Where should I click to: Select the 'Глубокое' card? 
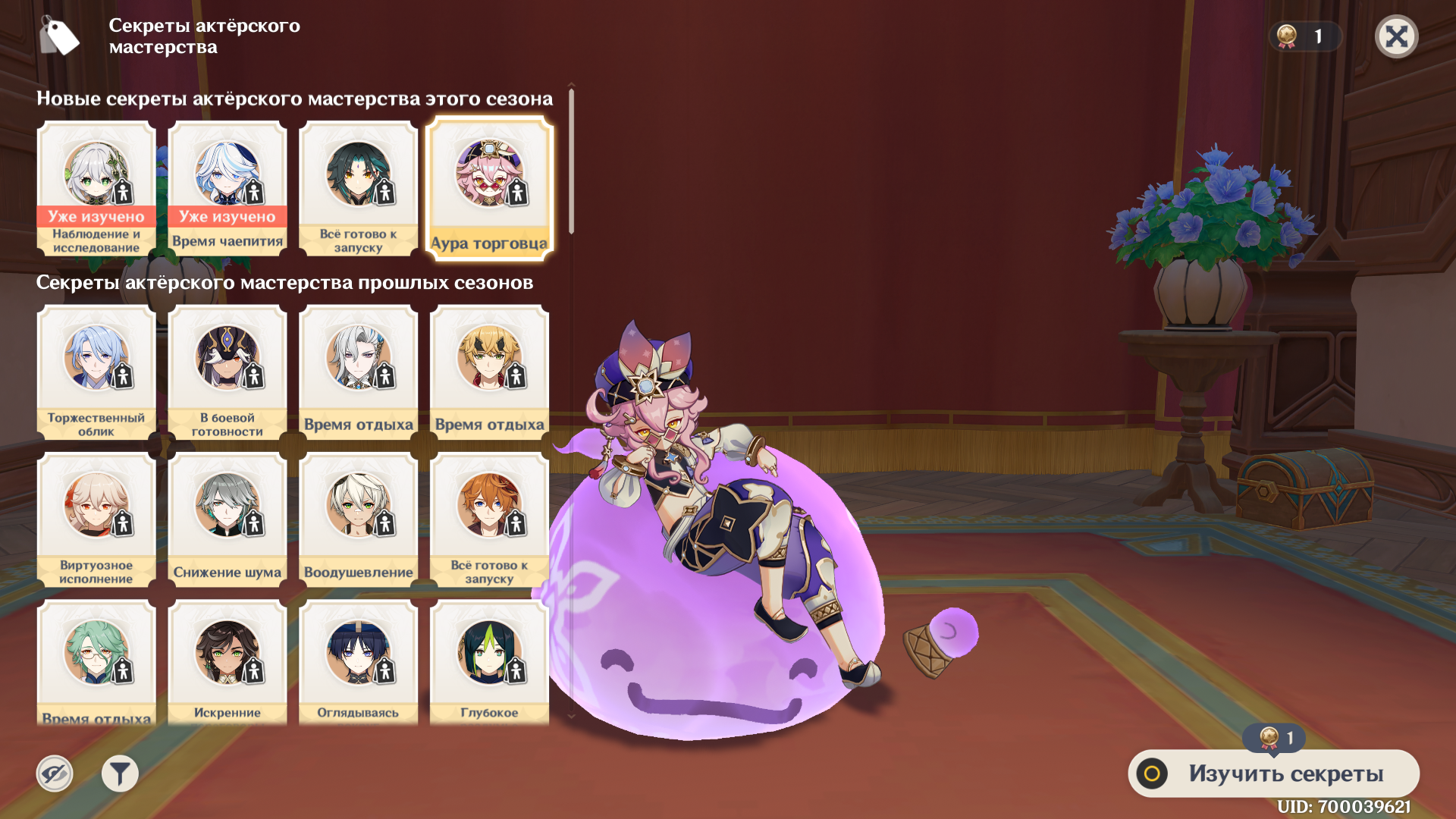click(490, 662)
